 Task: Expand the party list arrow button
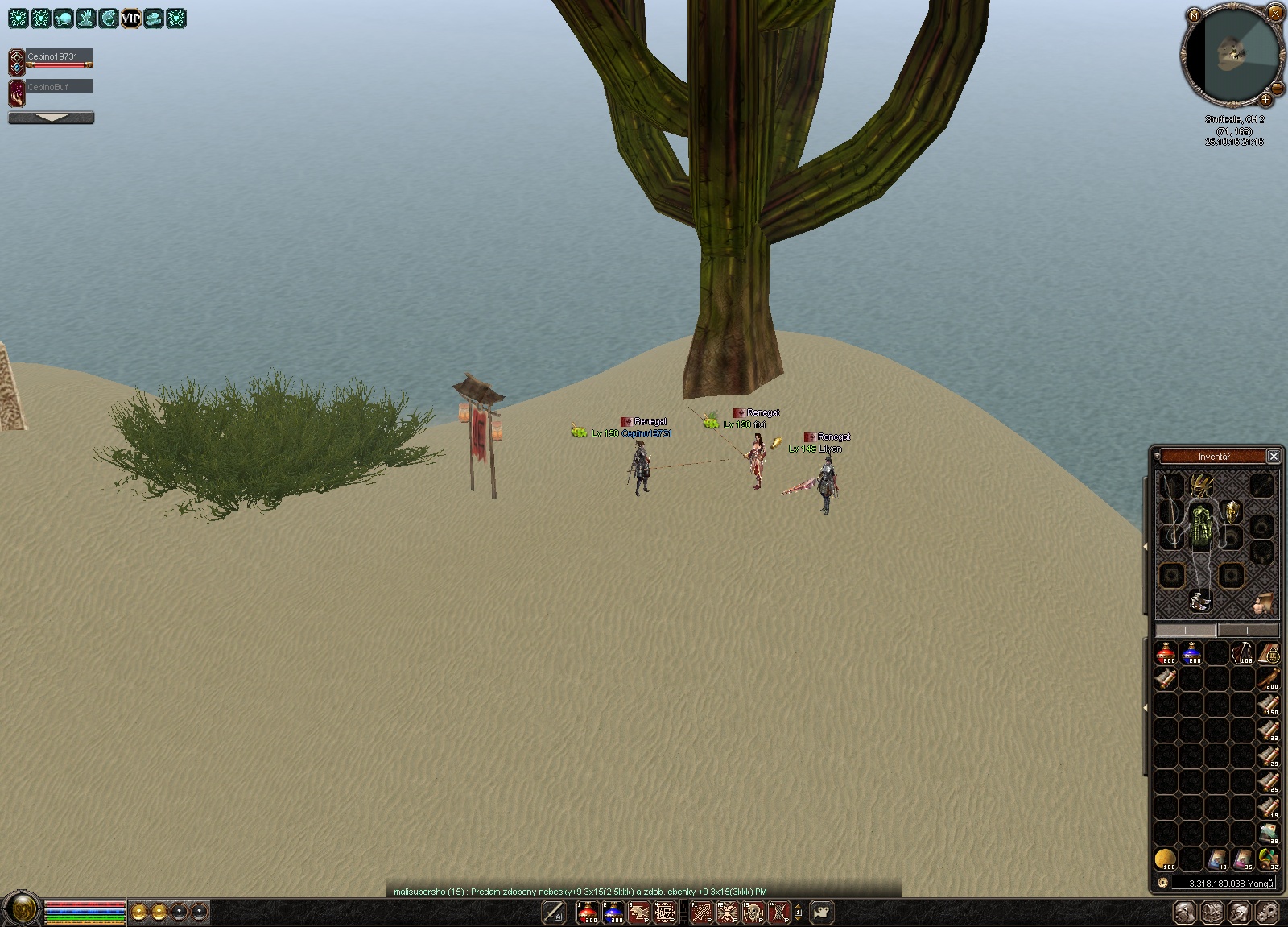pyautogui.click(x=52, y=118)
